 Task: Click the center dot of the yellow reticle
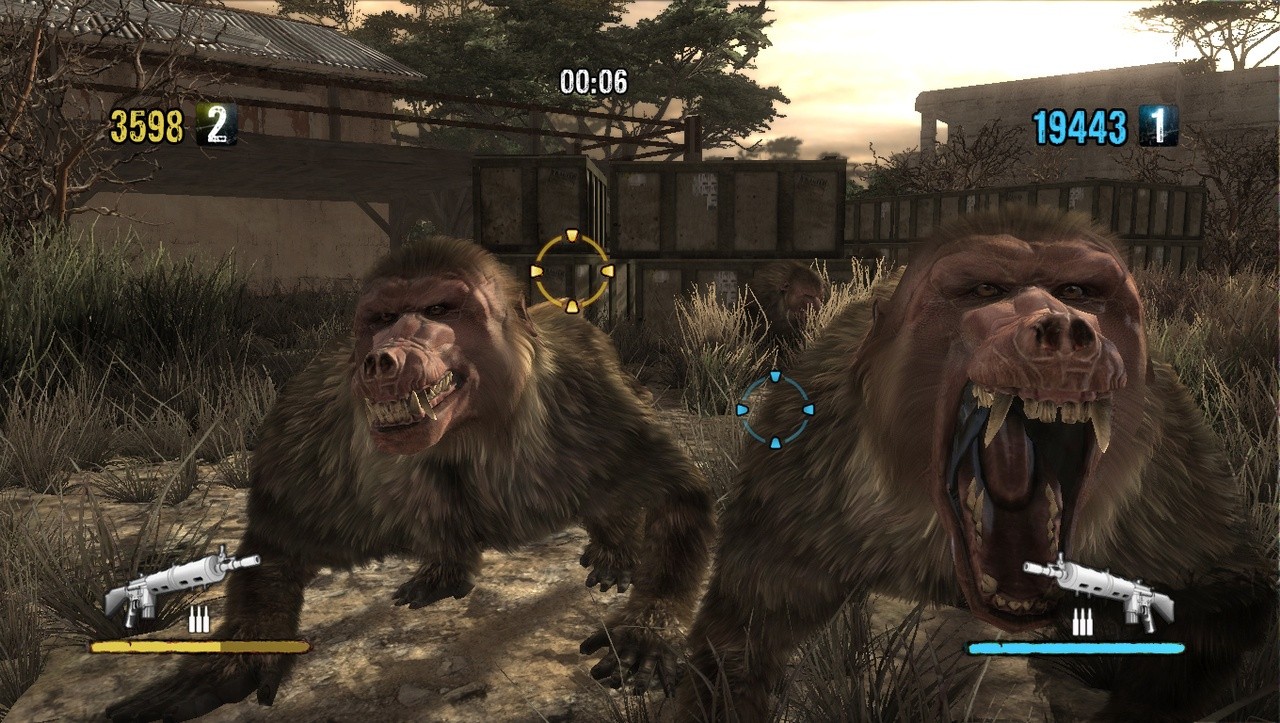click(572, 269)
